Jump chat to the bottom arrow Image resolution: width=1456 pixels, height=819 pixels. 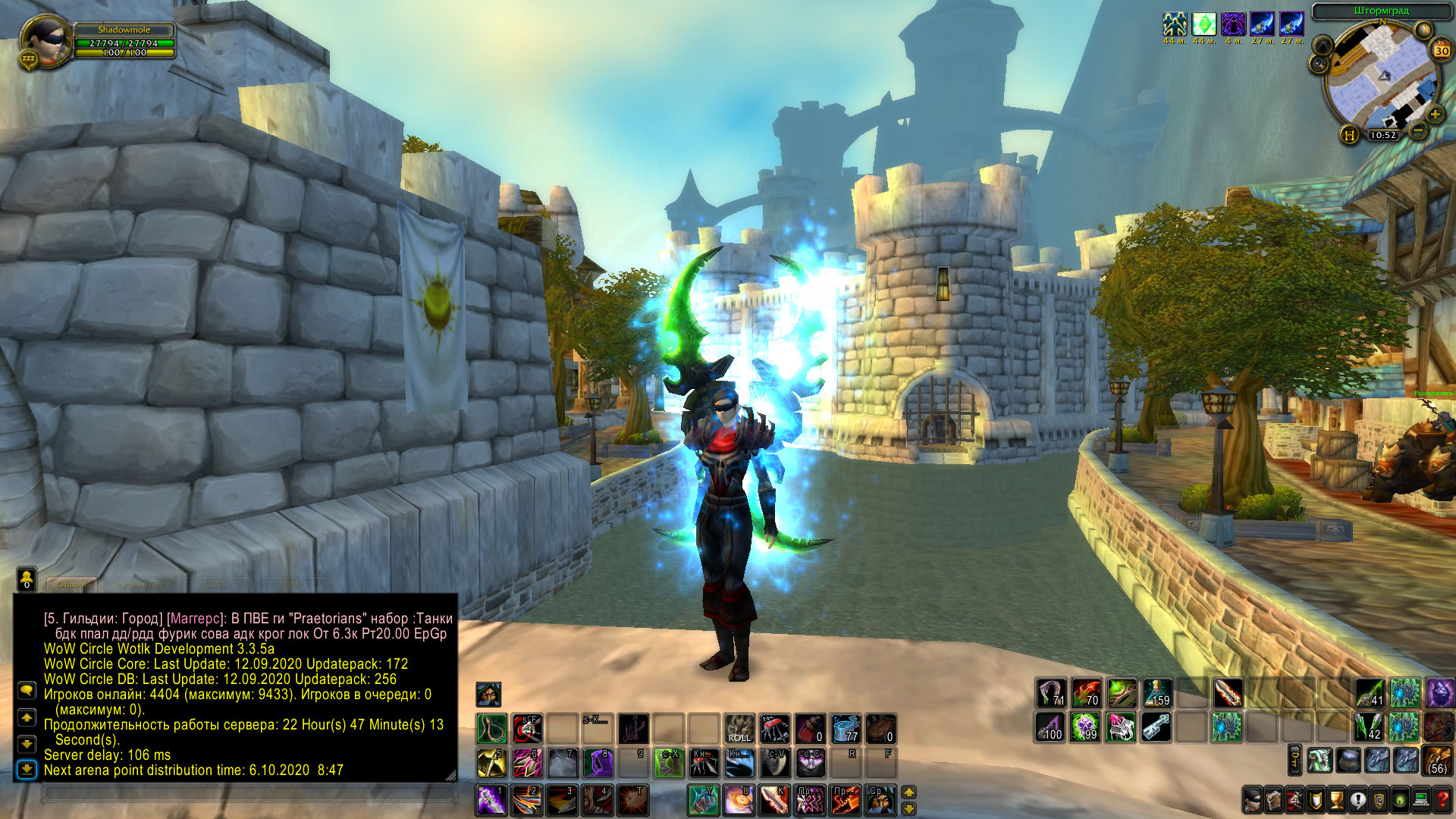[x=27, y=770]
